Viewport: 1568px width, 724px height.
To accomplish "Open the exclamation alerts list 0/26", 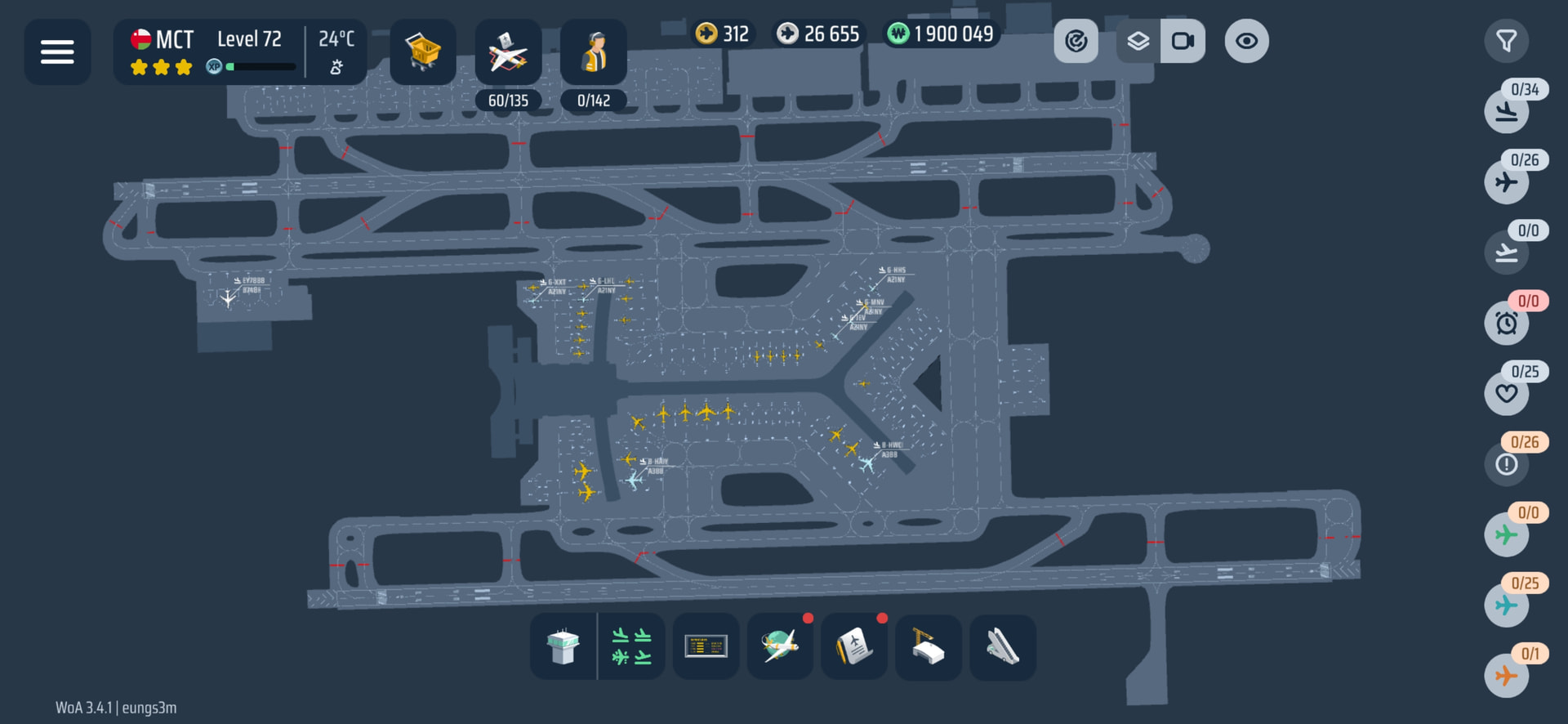I will pos(1506,464).
